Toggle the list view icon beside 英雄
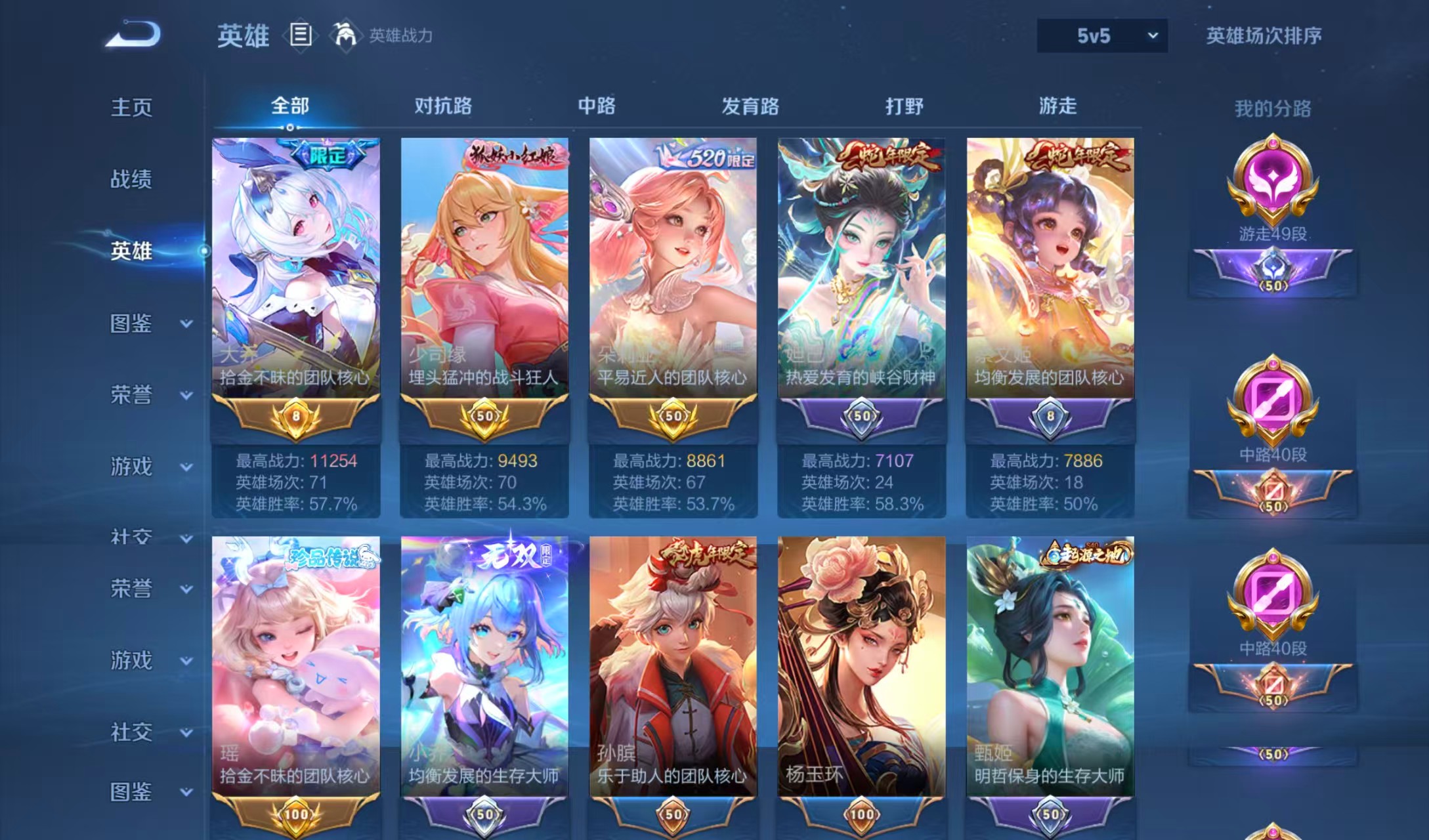The image size is (1429, 840). click(x=301, y=34)
